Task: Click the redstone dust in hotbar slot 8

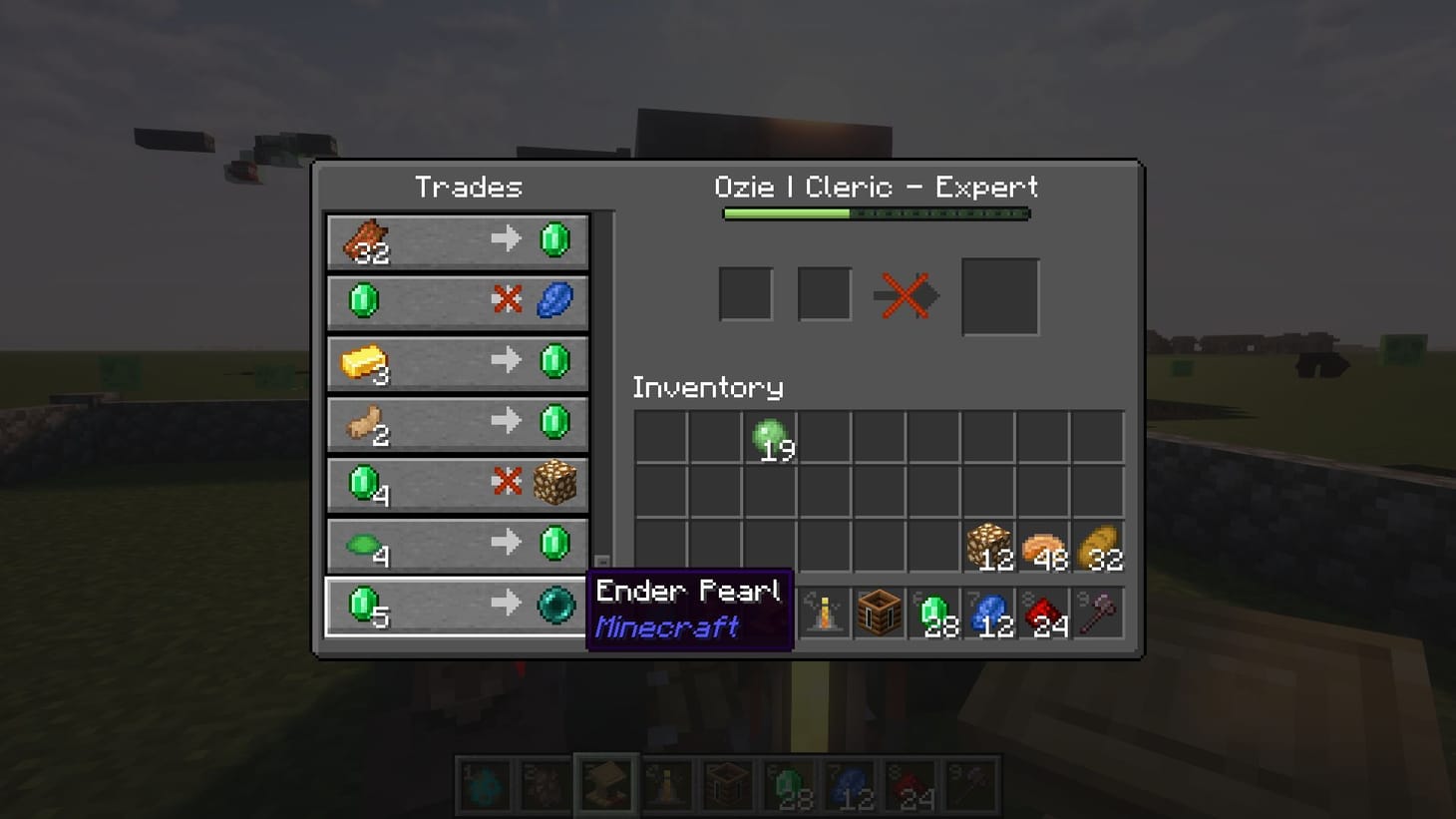Action: click(1044, 612)
